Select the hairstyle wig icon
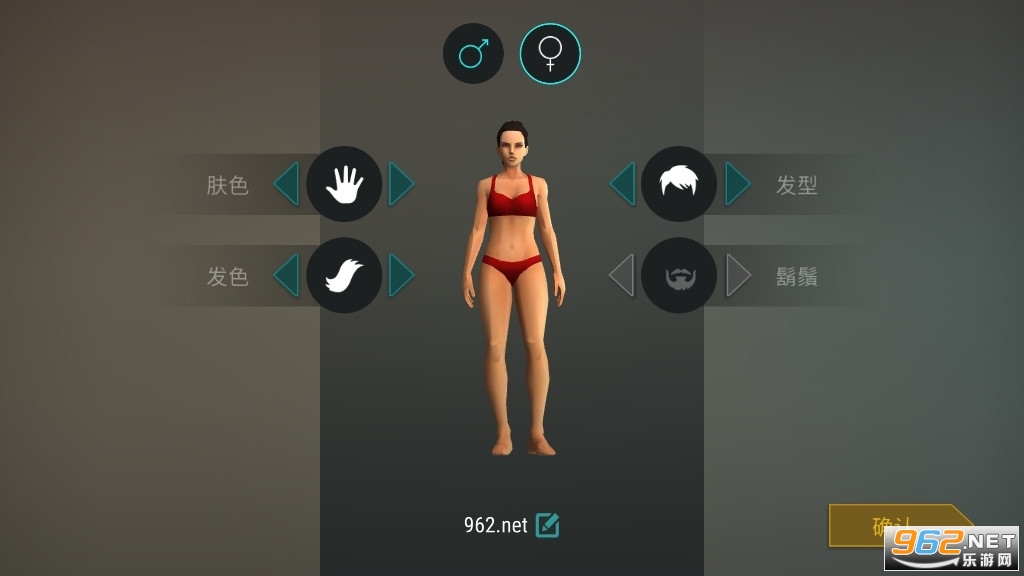 point(679,184)
